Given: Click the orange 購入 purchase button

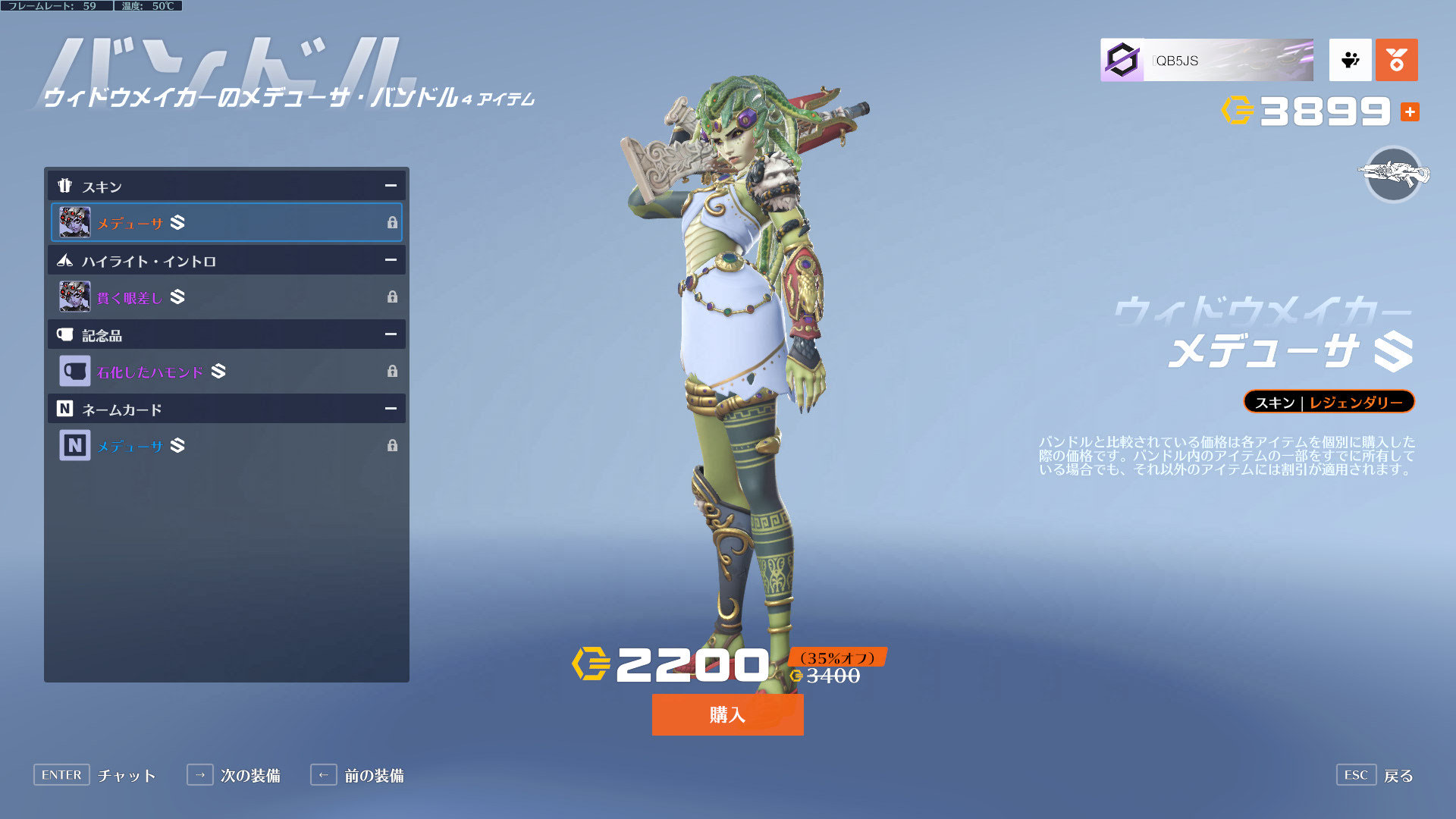Looking at the screenshot, I should [727, 714].
